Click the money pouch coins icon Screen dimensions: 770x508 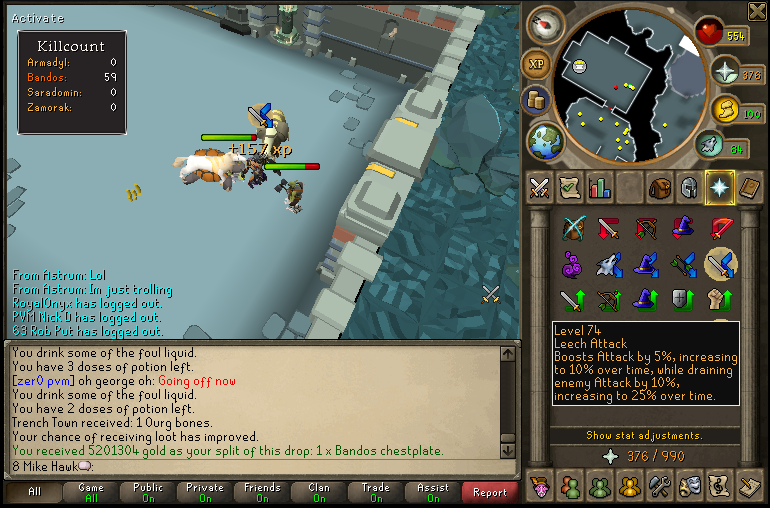(x=535, y=101)
